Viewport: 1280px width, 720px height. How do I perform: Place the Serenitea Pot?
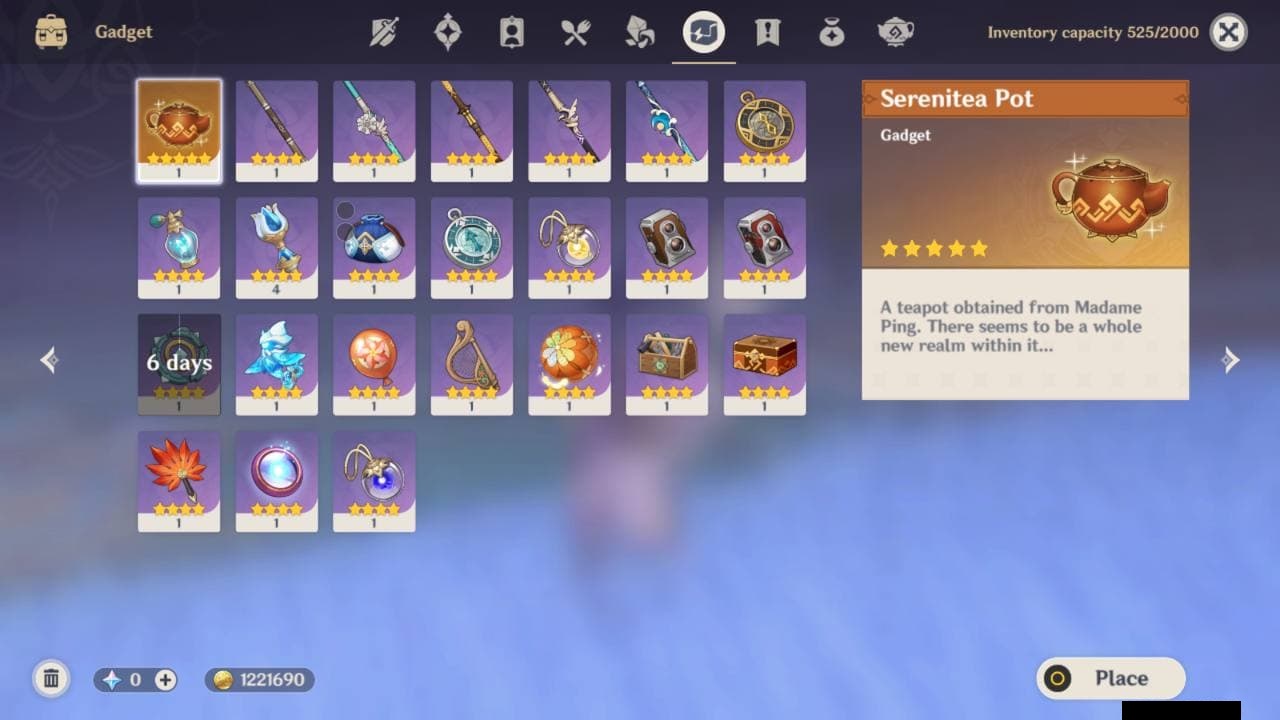pyautogui.click(x=1110, y=678)
